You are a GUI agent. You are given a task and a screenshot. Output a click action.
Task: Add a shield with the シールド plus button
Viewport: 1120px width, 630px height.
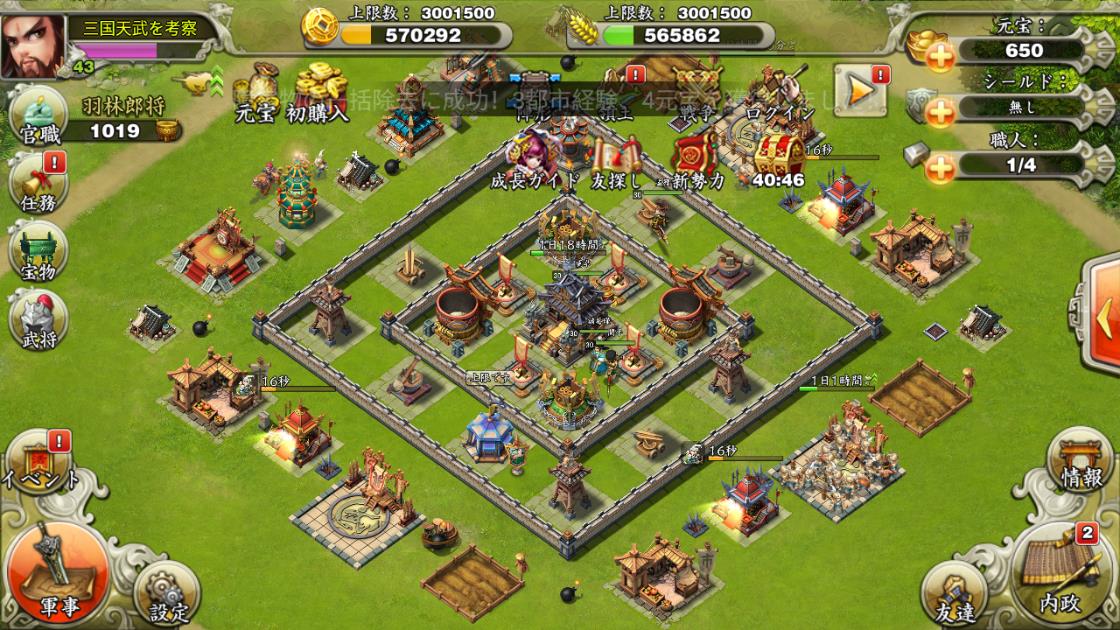click(941, 113)
